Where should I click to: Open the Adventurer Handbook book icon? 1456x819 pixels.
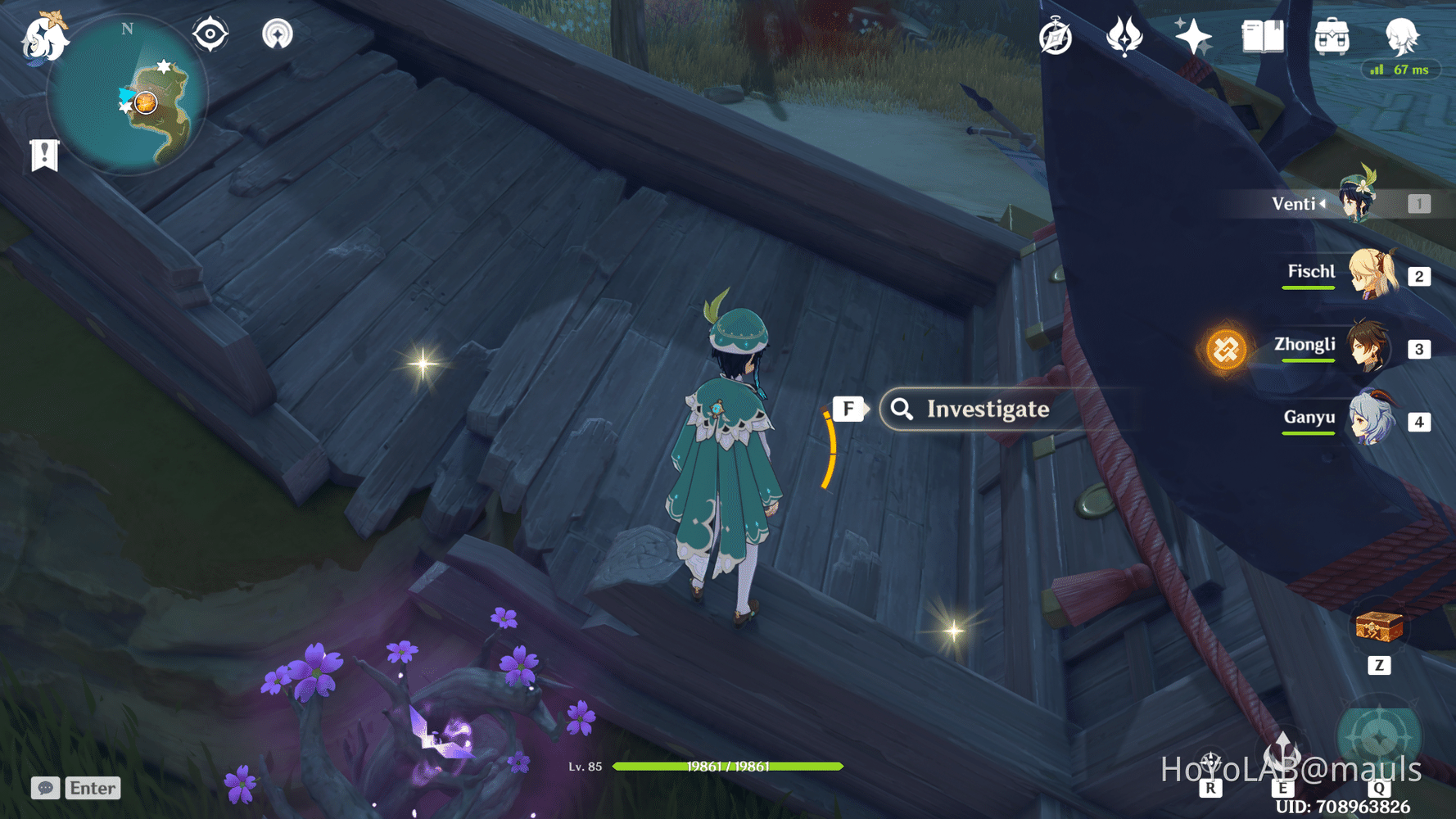pos(1262,34)
